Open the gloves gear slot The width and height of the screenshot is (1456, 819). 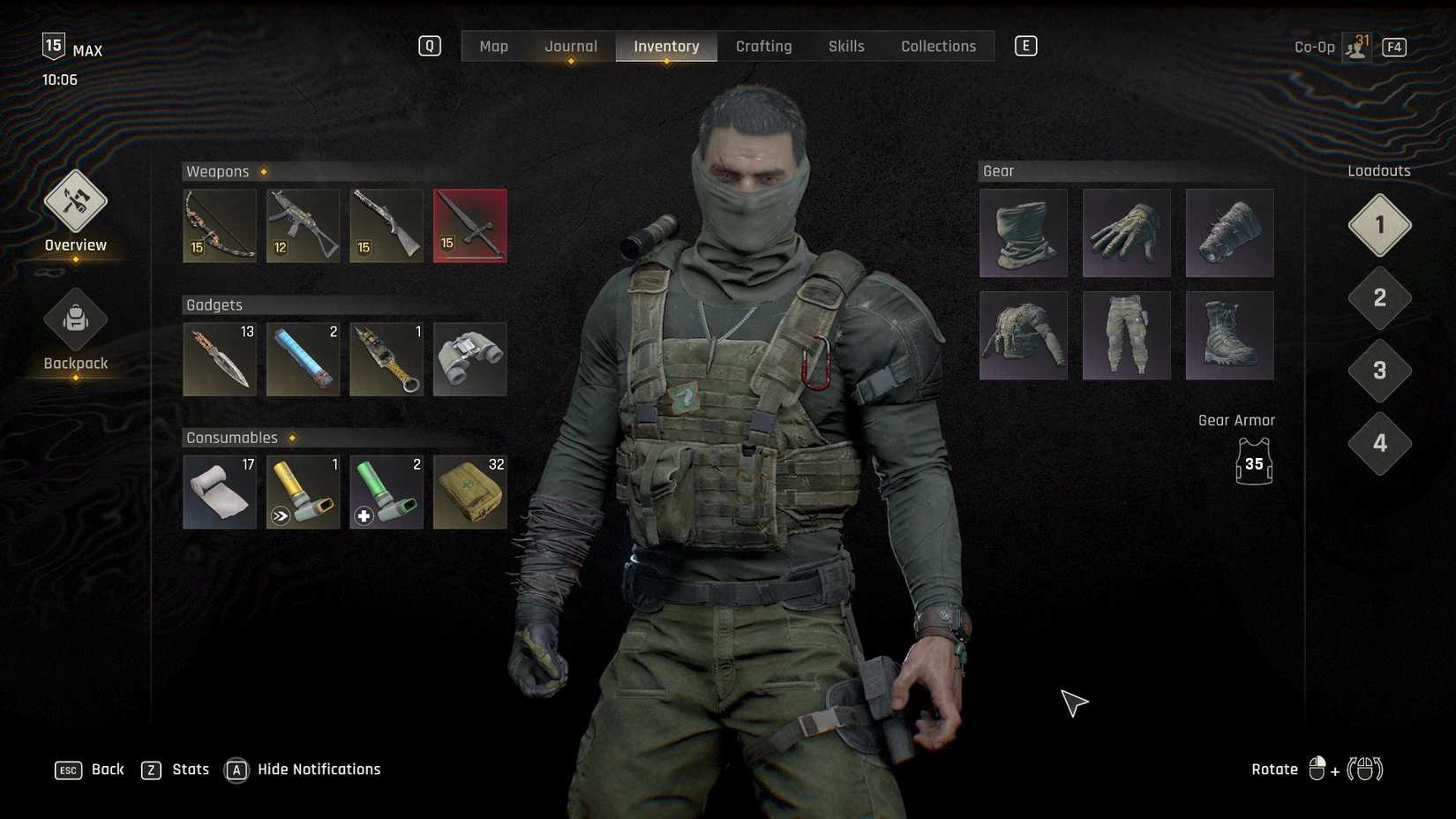click(1126, 232)
